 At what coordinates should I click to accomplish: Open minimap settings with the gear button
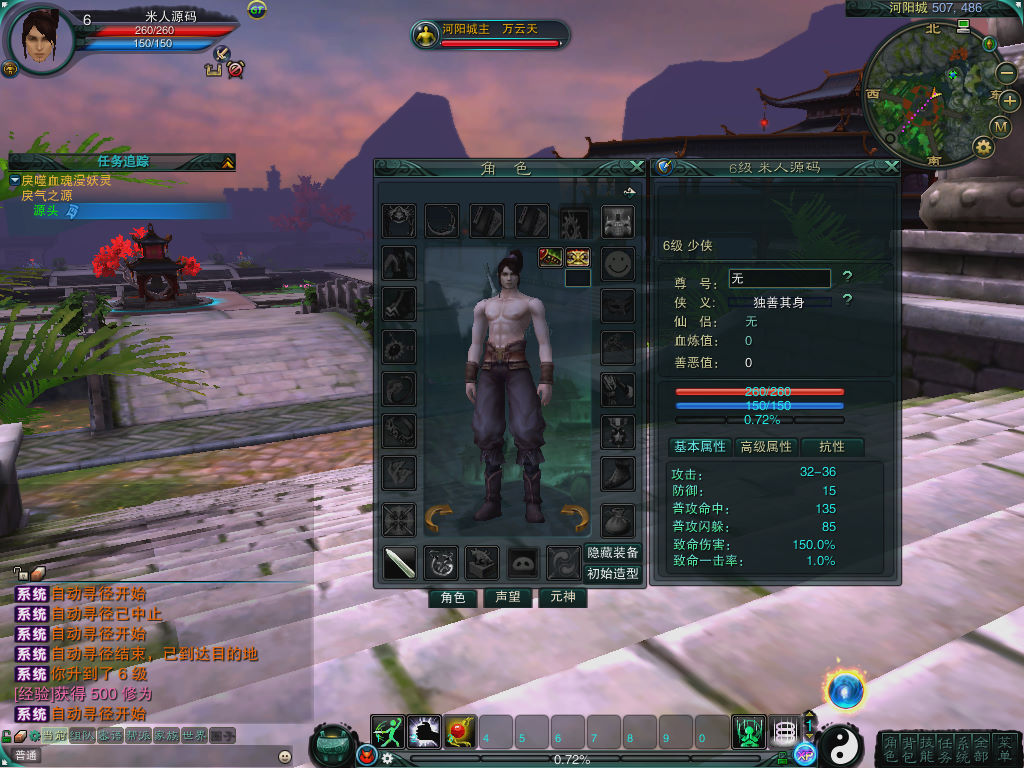[983, 147]
